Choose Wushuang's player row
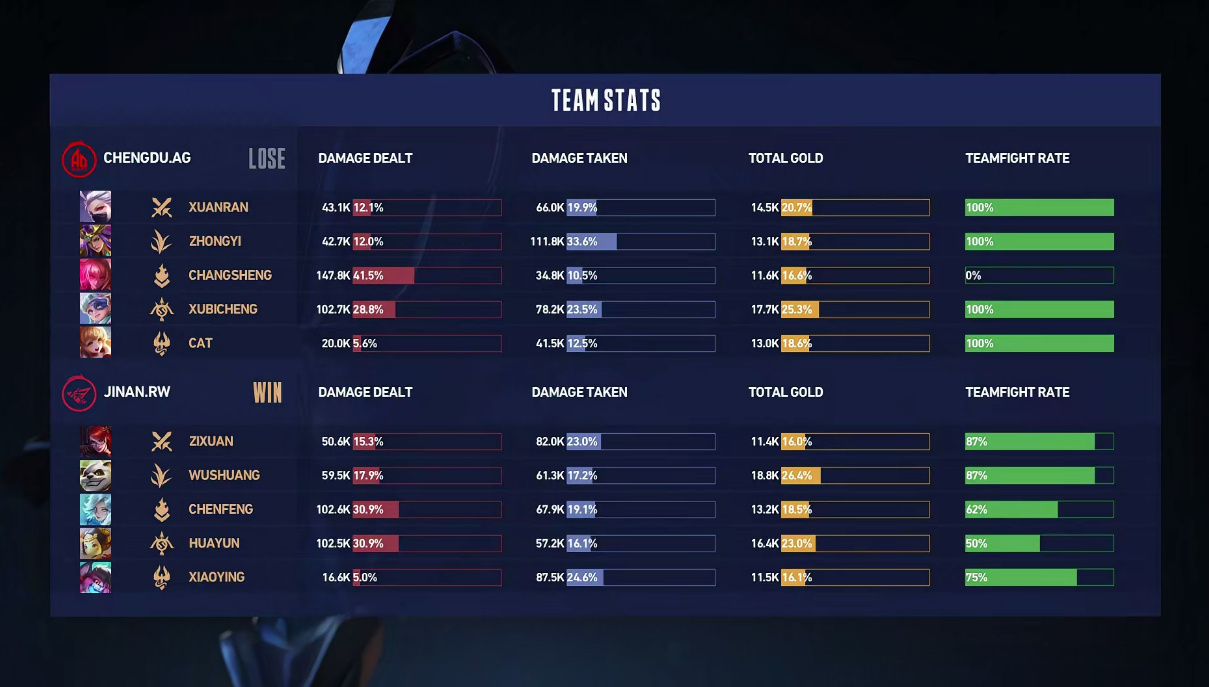Image resolution: width=1209 pixels, height=687 pixels. point(223,475)
